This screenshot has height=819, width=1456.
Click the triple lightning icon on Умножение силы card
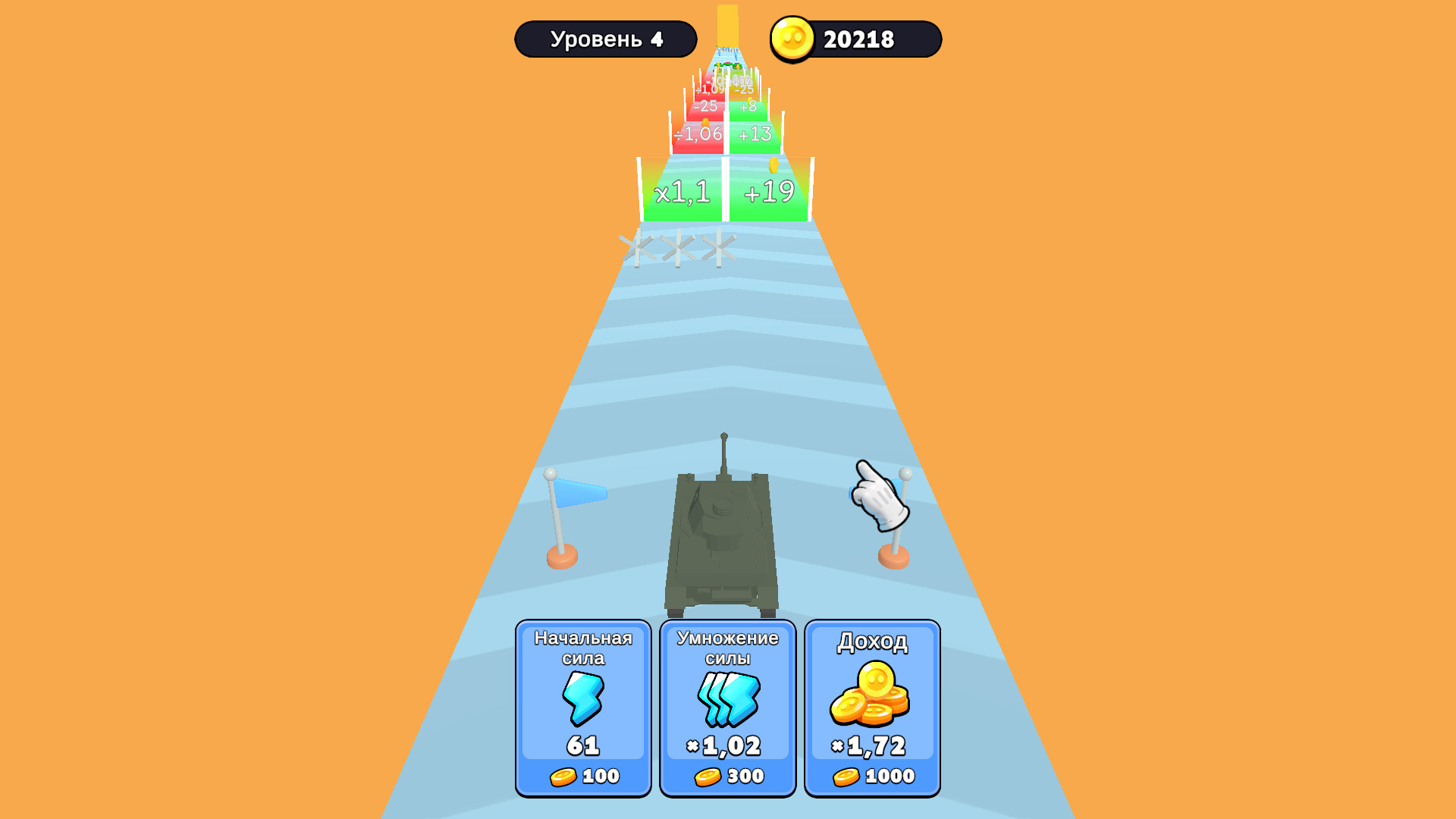[726, 701]
